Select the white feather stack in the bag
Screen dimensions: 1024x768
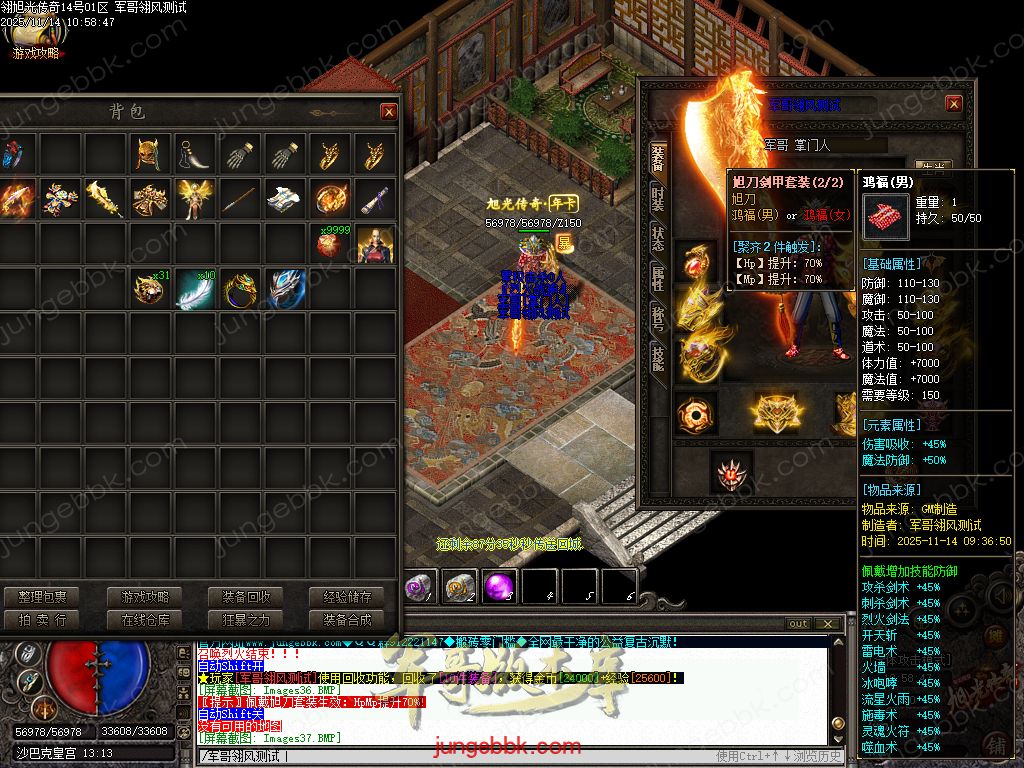click(195, 289)
